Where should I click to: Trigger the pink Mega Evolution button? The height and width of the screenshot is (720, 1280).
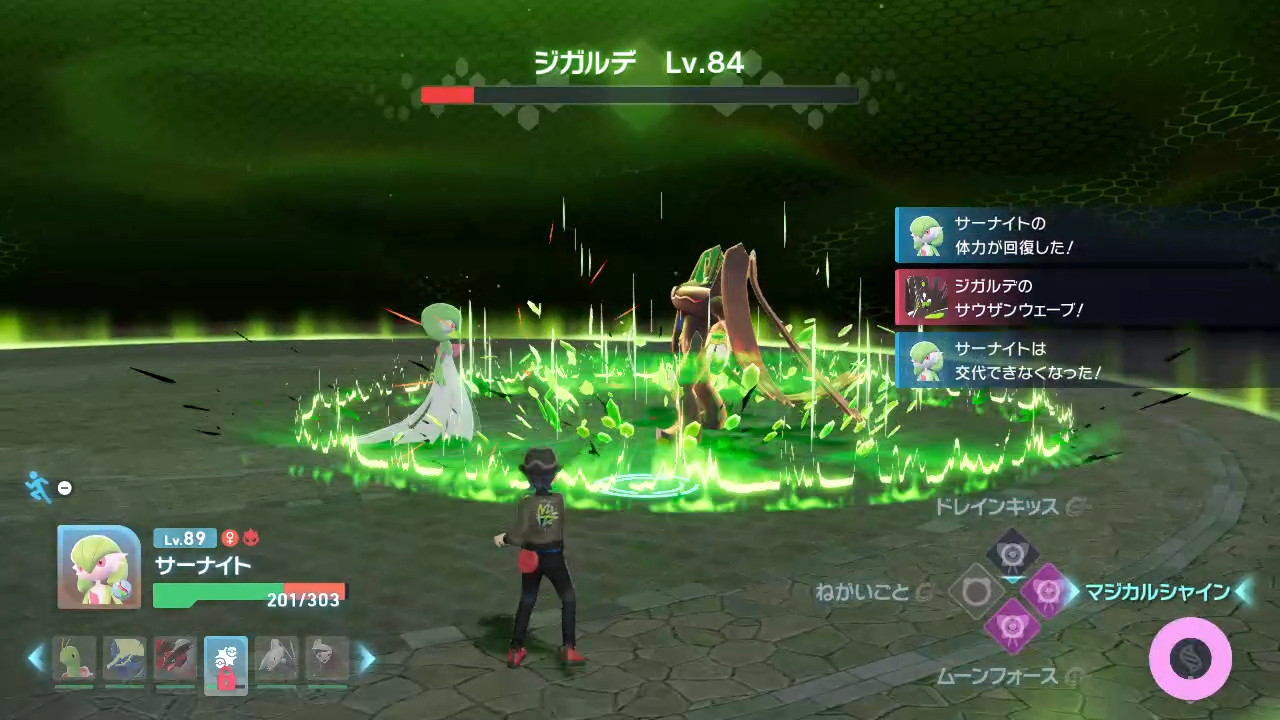tap(1190, 658)
